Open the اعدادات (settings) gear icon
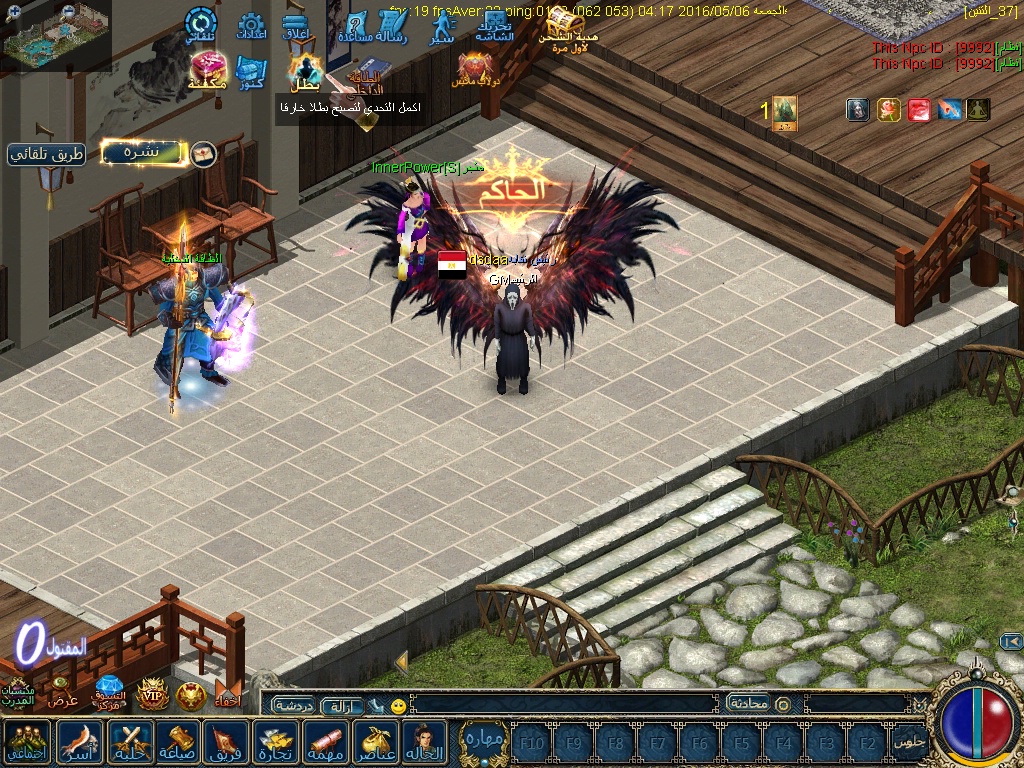Viewport: 1024px width, 768px height. click(251, 28)
